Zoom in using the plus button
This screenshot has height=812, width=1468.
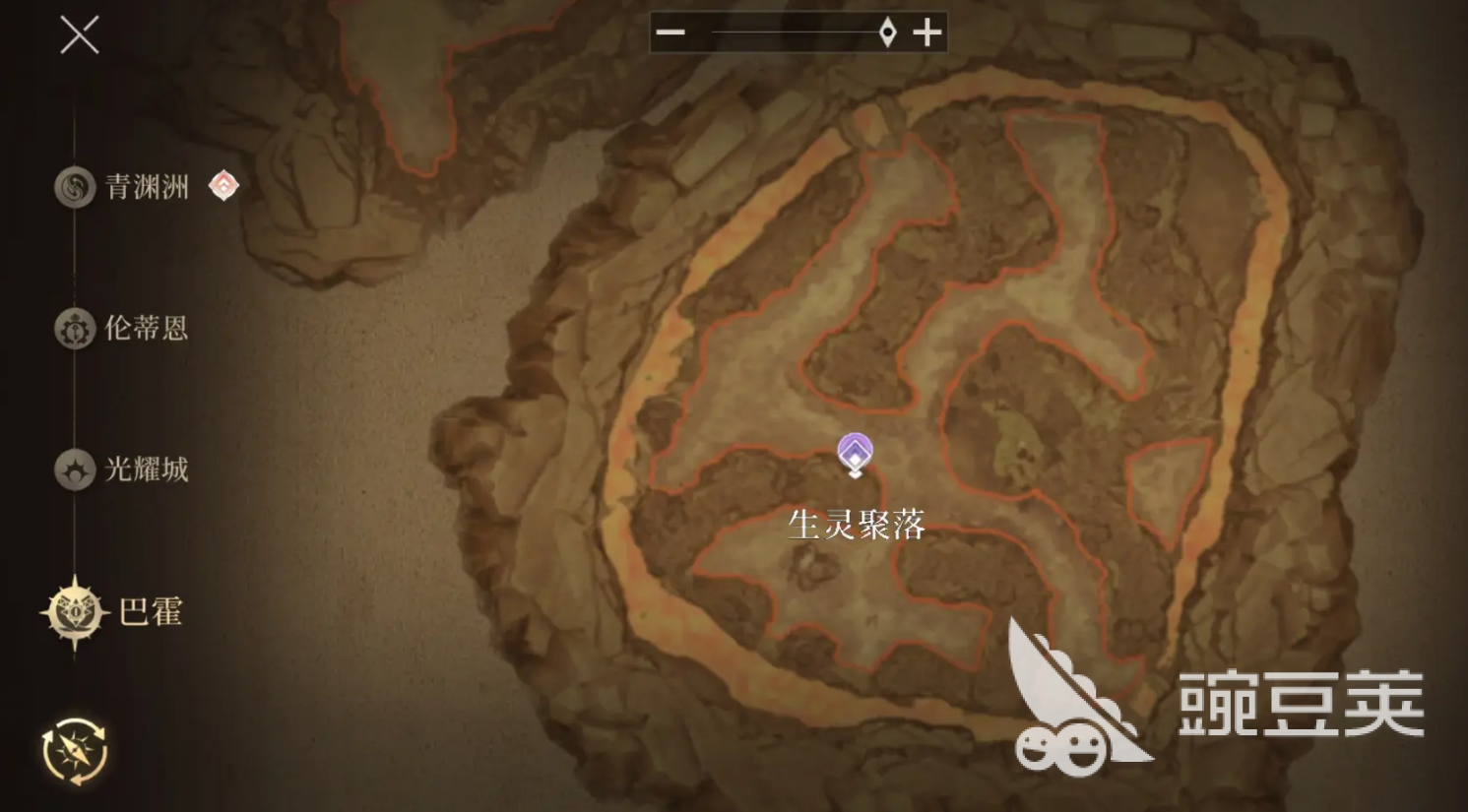[926, 32]
